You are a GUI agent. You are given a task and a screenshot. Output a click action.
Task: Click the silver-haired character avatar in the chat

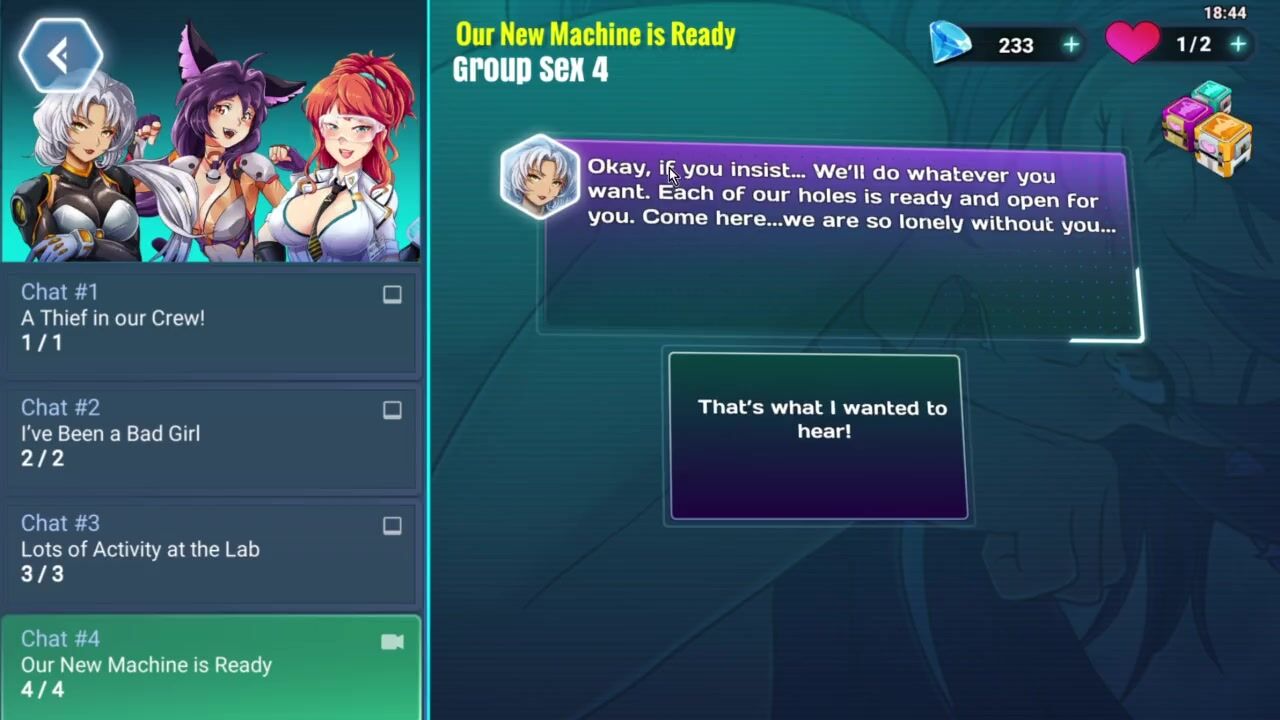(x=539, y=178)
